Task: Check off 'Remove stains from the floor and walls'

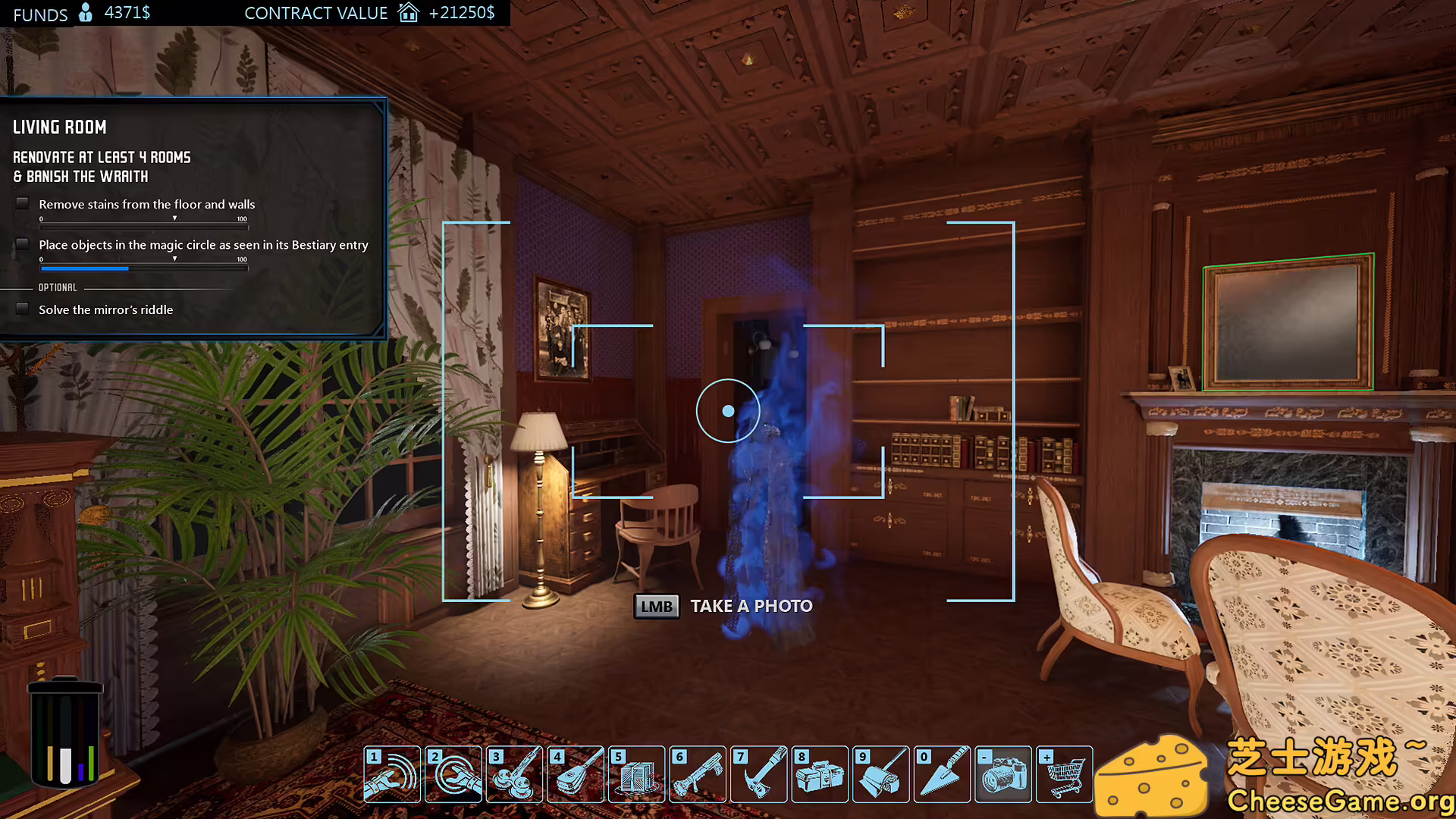Action: (22, 202)
